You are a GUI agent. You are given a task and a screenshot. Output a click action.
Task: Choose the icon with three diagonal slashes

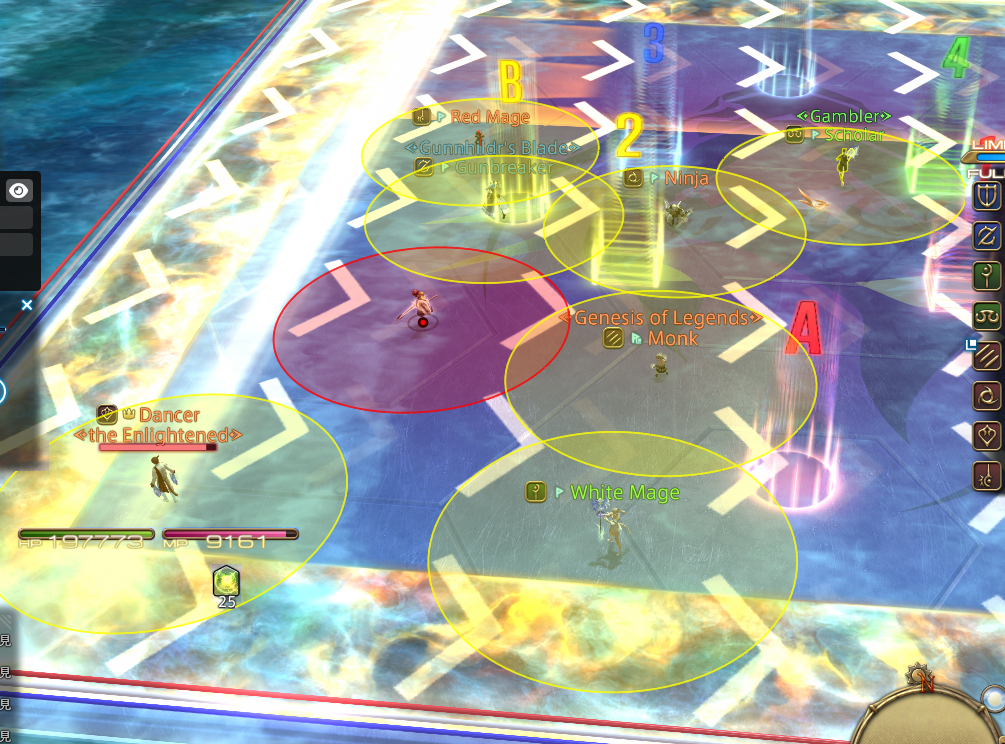coord(987,357)
